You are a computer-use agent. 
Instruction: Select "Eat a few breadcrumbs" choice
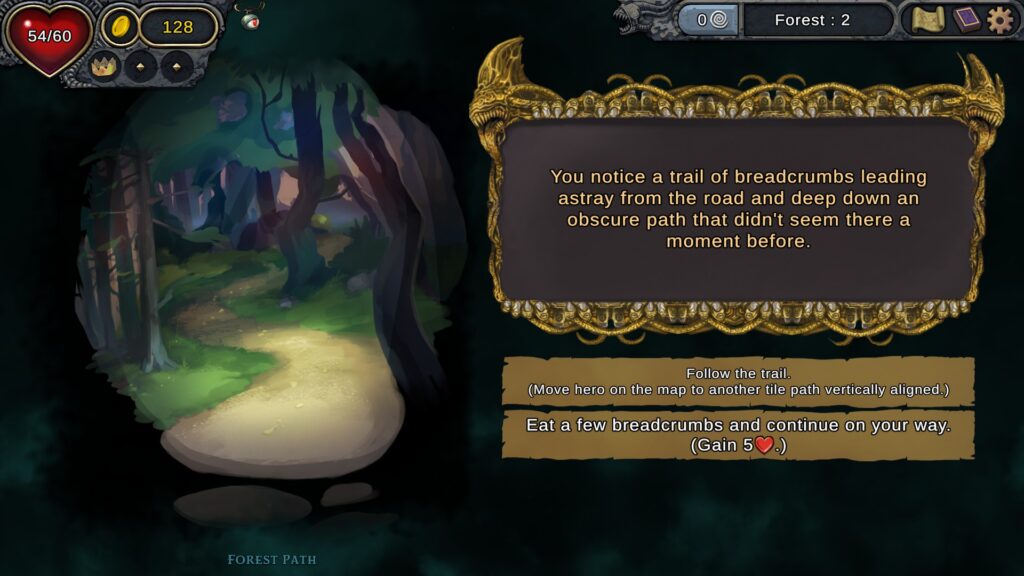pyautogui.click(x=738, y=435)
